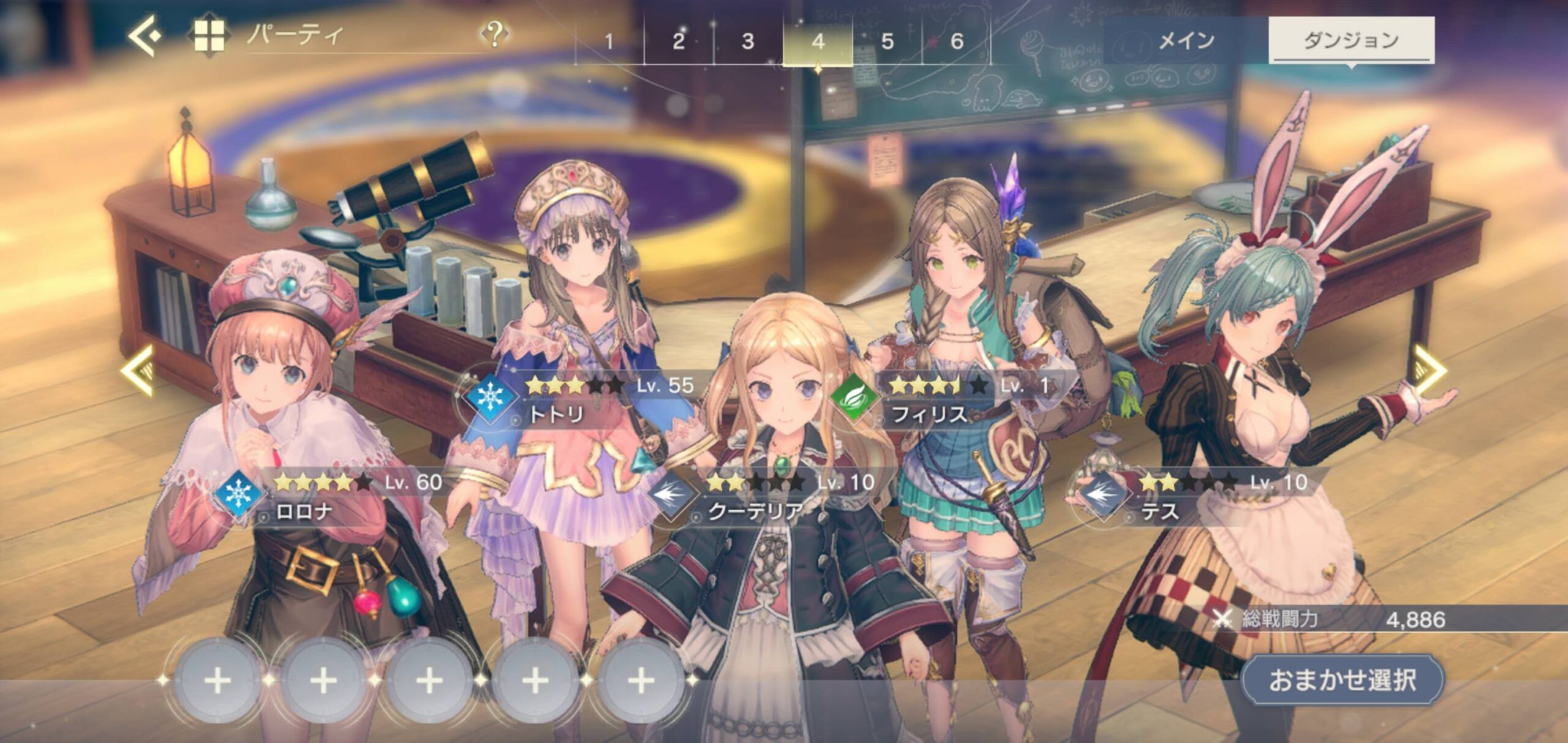The width and height of the screenshot is (1568, 743).
Task: Switch to party slot 6 tab
Action: tap(957, 42)
